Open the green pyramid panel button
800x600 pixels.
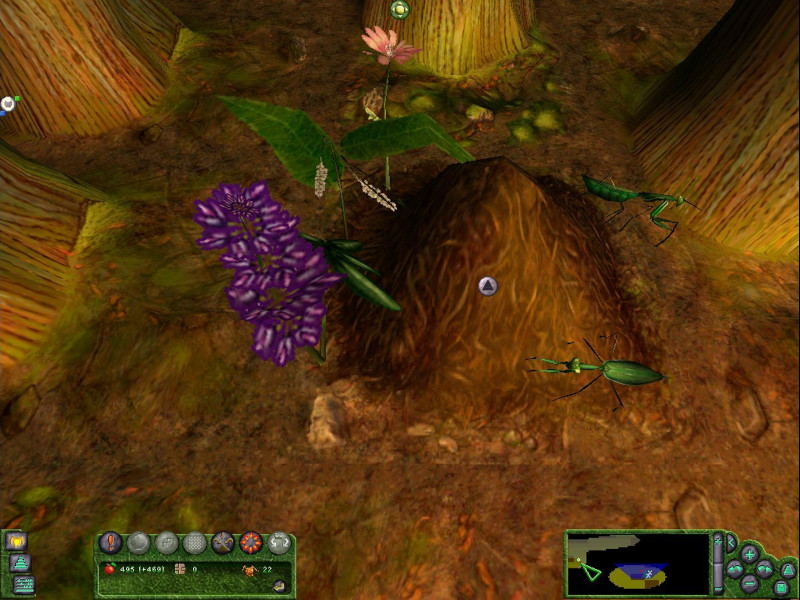pyautogui.click(x=19, y=563)
